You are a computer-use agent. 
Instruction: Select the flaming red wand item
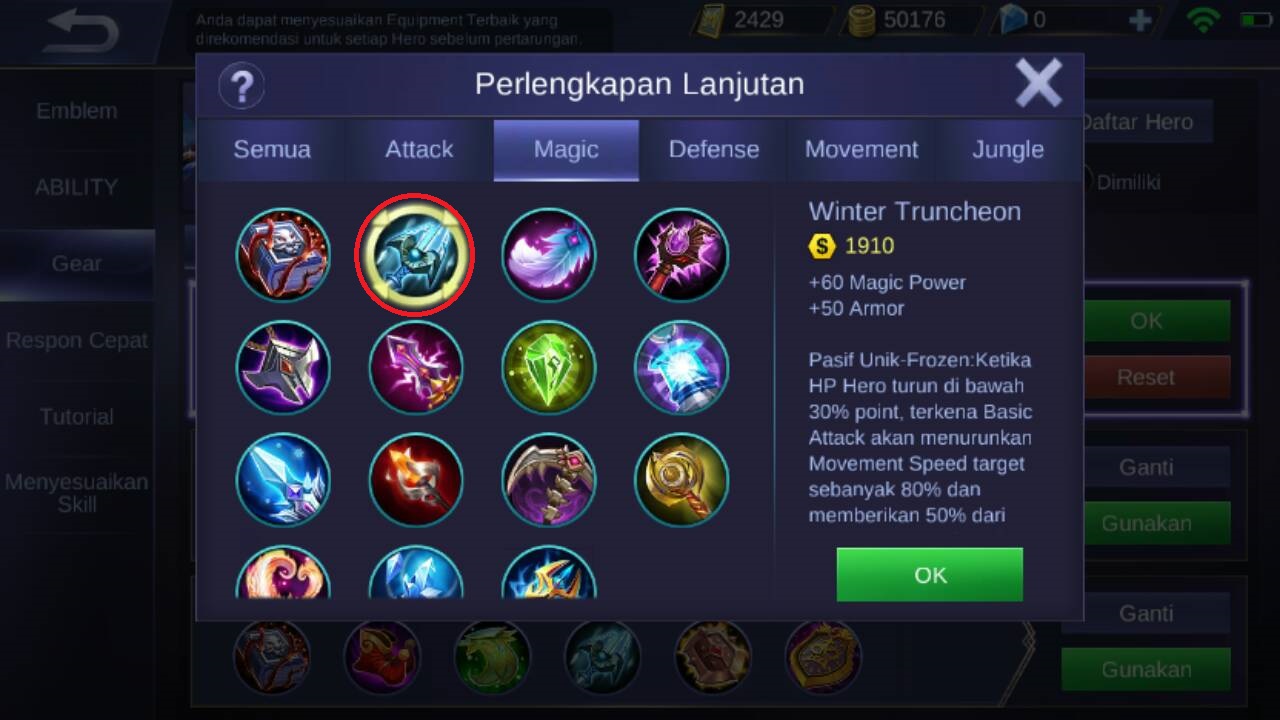[x=415, y=480]
